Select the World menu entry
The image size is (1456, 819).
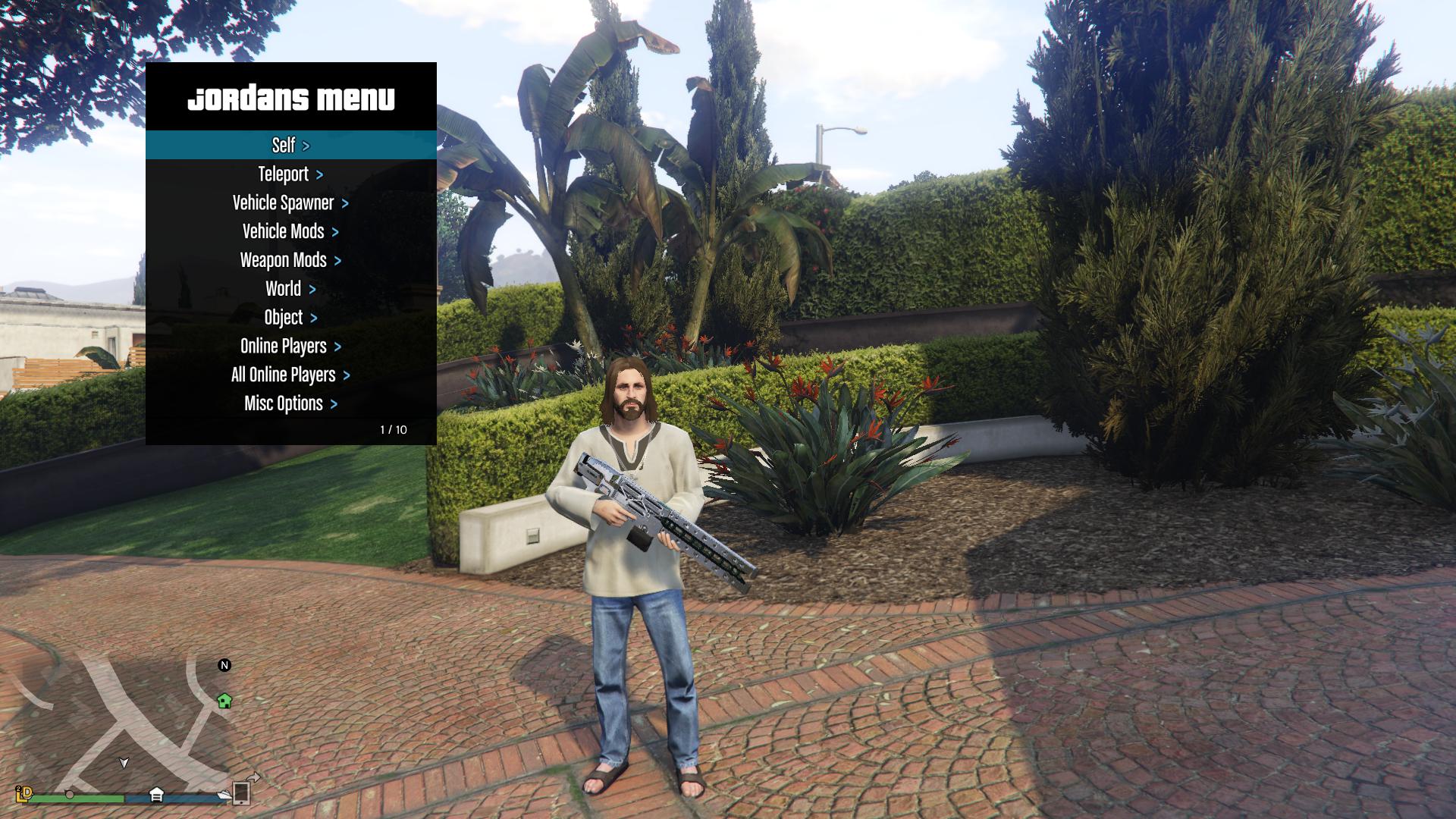(290, 289)
